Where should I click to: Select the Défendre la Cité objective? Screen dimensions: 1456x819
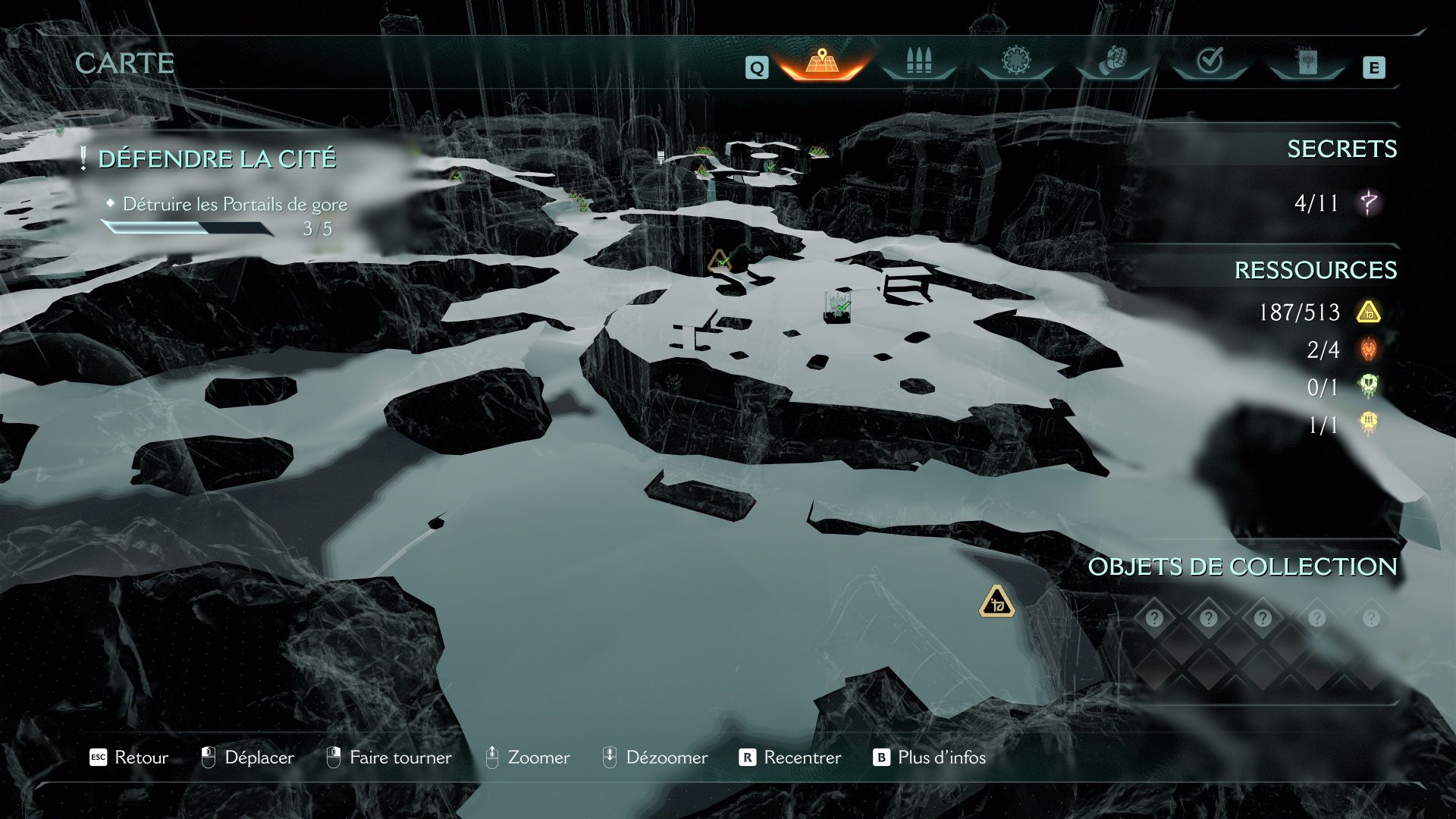(x=217, y=159)
